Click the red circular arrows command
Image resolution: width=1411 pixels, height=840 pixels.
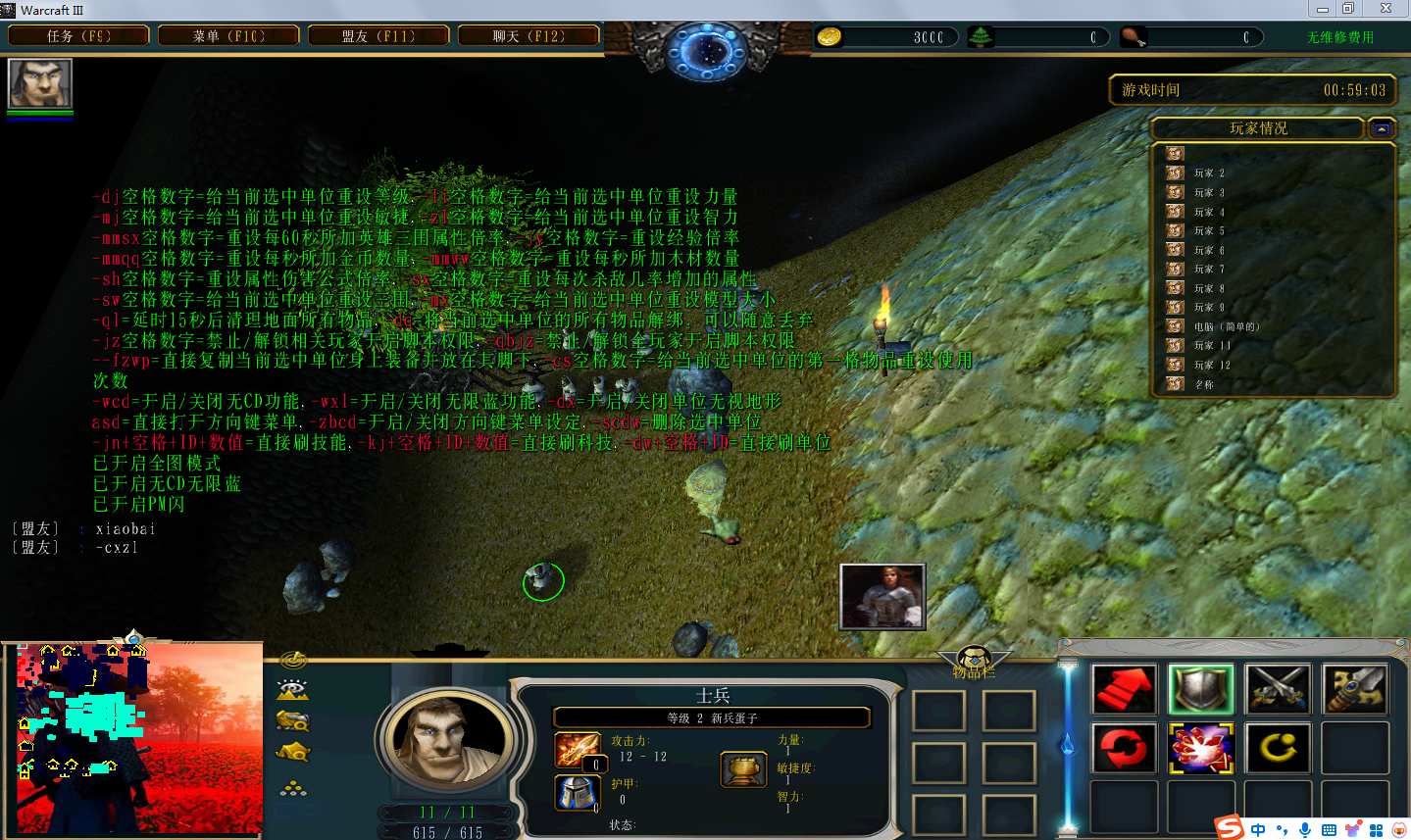click(1124, 749)
